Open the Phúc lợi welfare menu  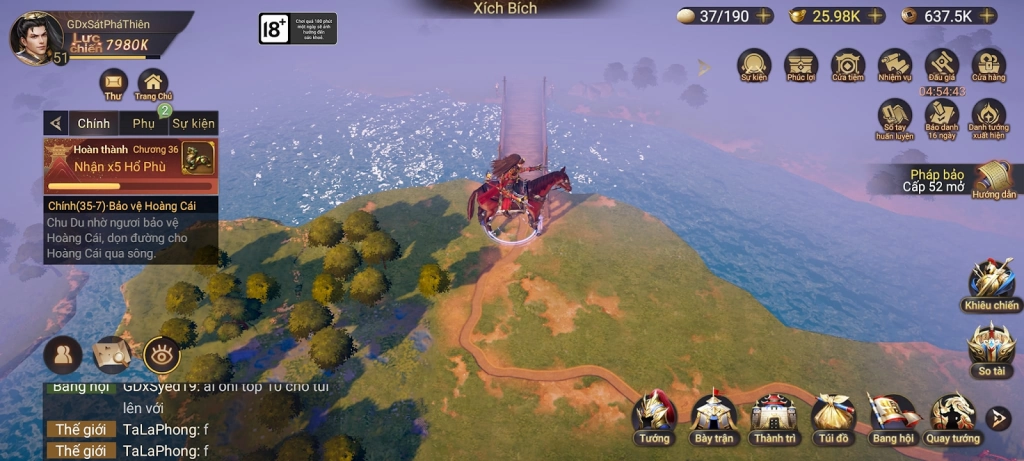[x=801, y=64]
